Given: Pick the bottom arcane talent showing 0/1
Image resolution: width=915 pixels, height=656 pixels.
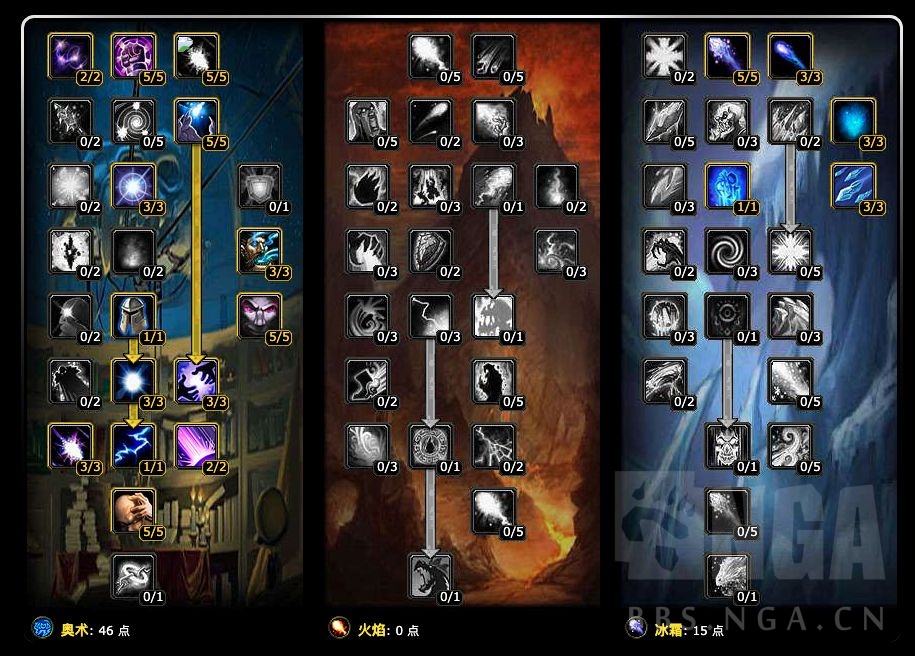Looking at the screenshot, I should point(132,575).
